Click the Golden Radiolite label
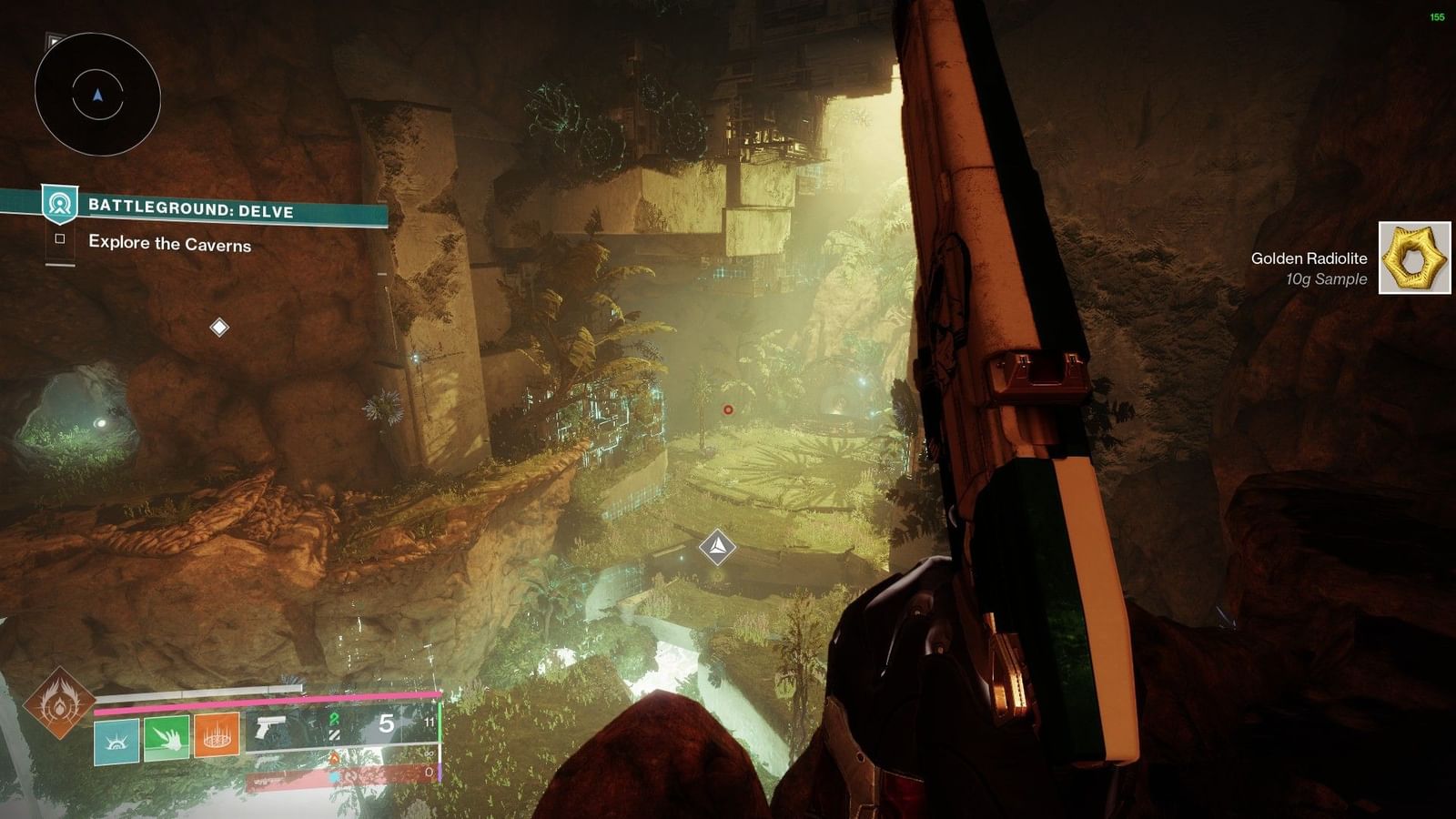This screenshot has height=819, width=1456. pos(1309,258)
